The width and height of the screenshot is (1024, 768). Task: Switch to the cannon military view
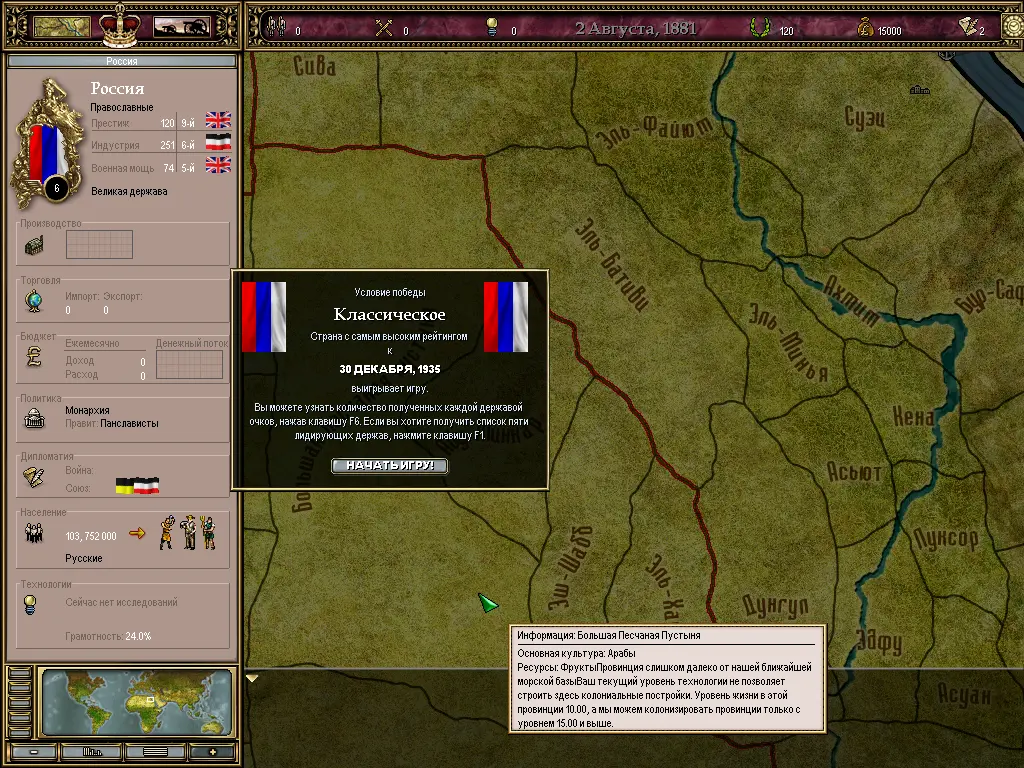181,26
